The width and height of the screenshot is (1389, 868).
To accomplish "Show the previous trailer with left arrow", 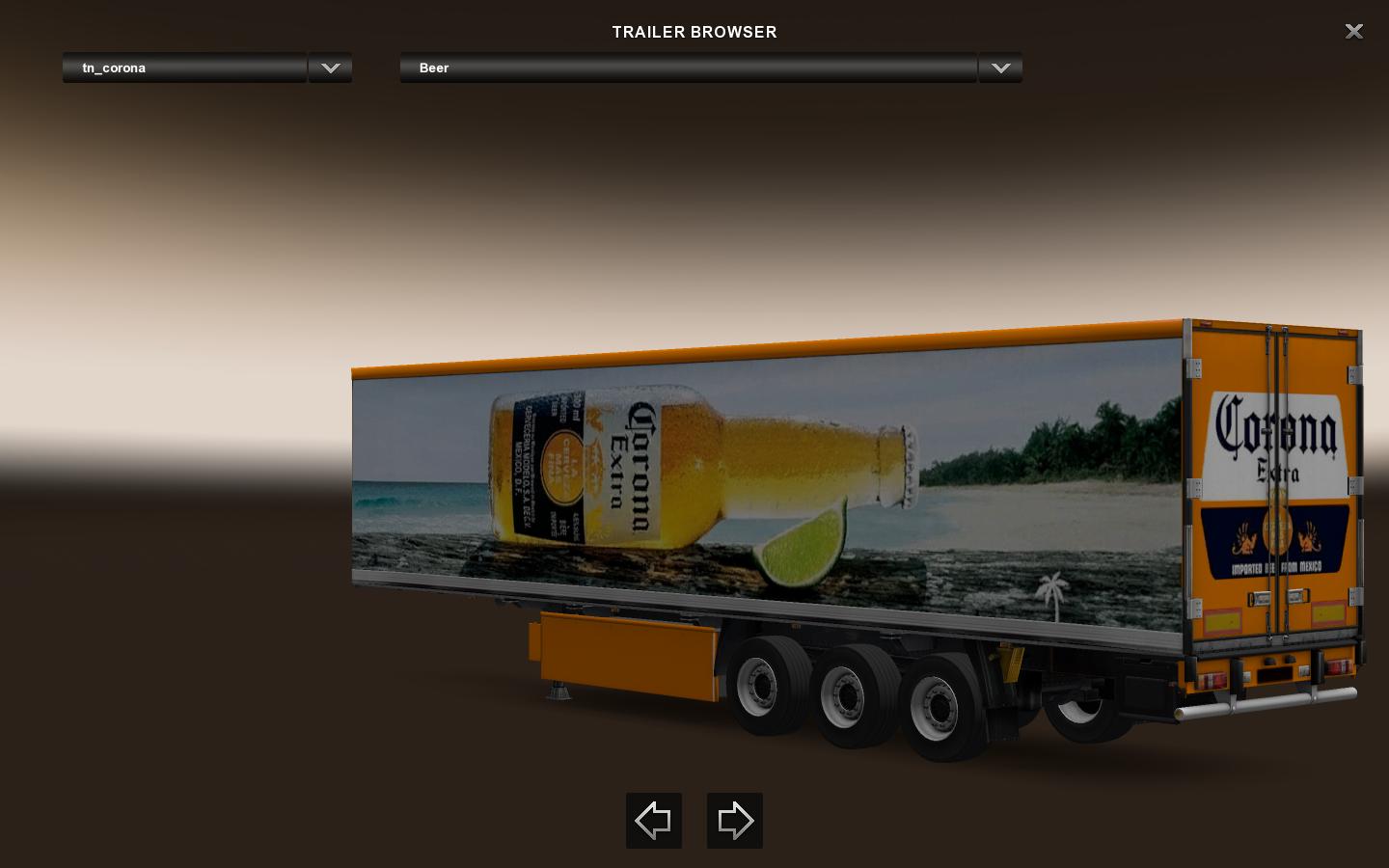I will [x=653, y=821].
